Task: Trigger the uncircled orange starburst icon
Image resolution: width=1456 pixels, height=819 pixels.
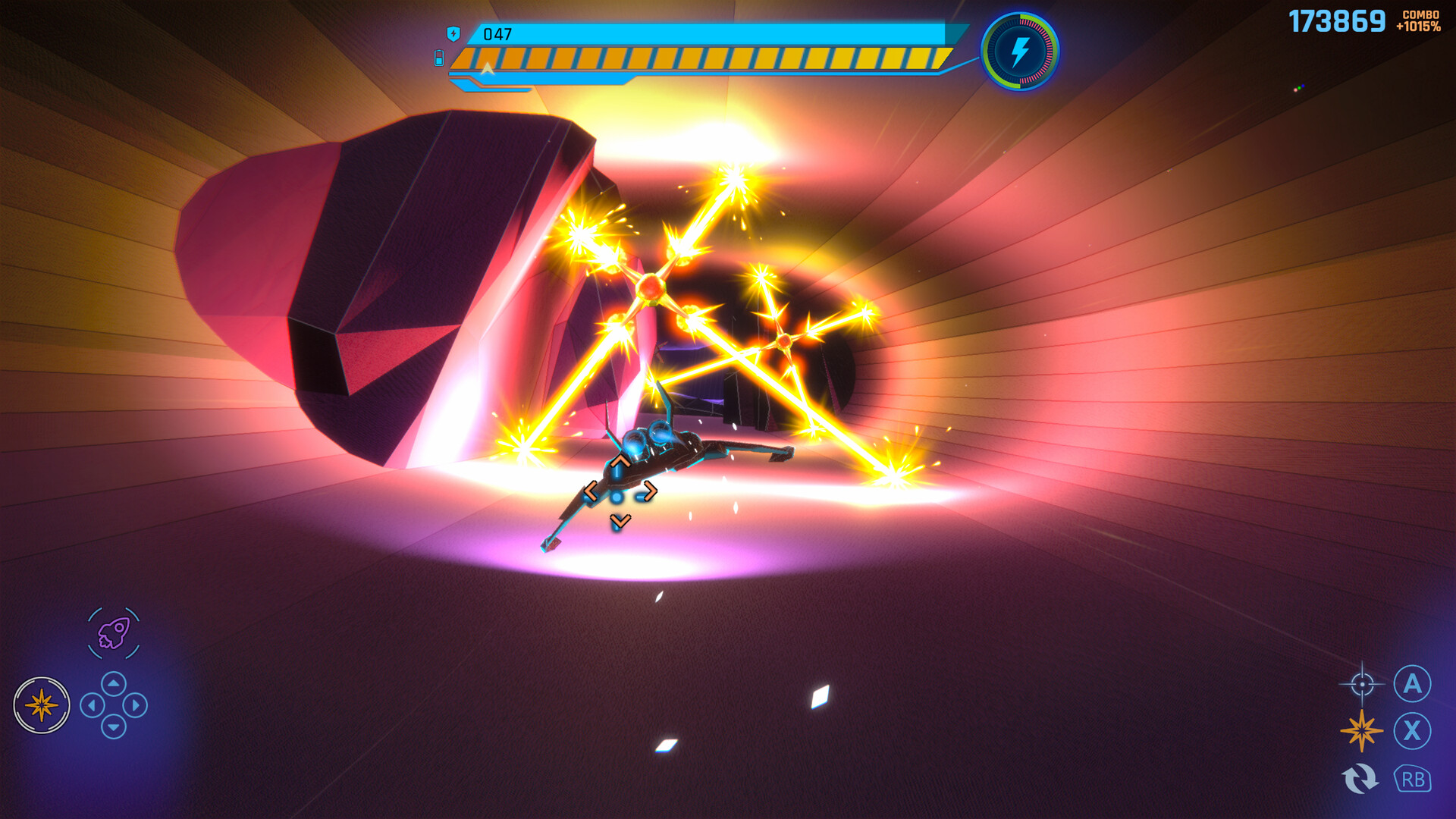Action: coord(1361,731)
